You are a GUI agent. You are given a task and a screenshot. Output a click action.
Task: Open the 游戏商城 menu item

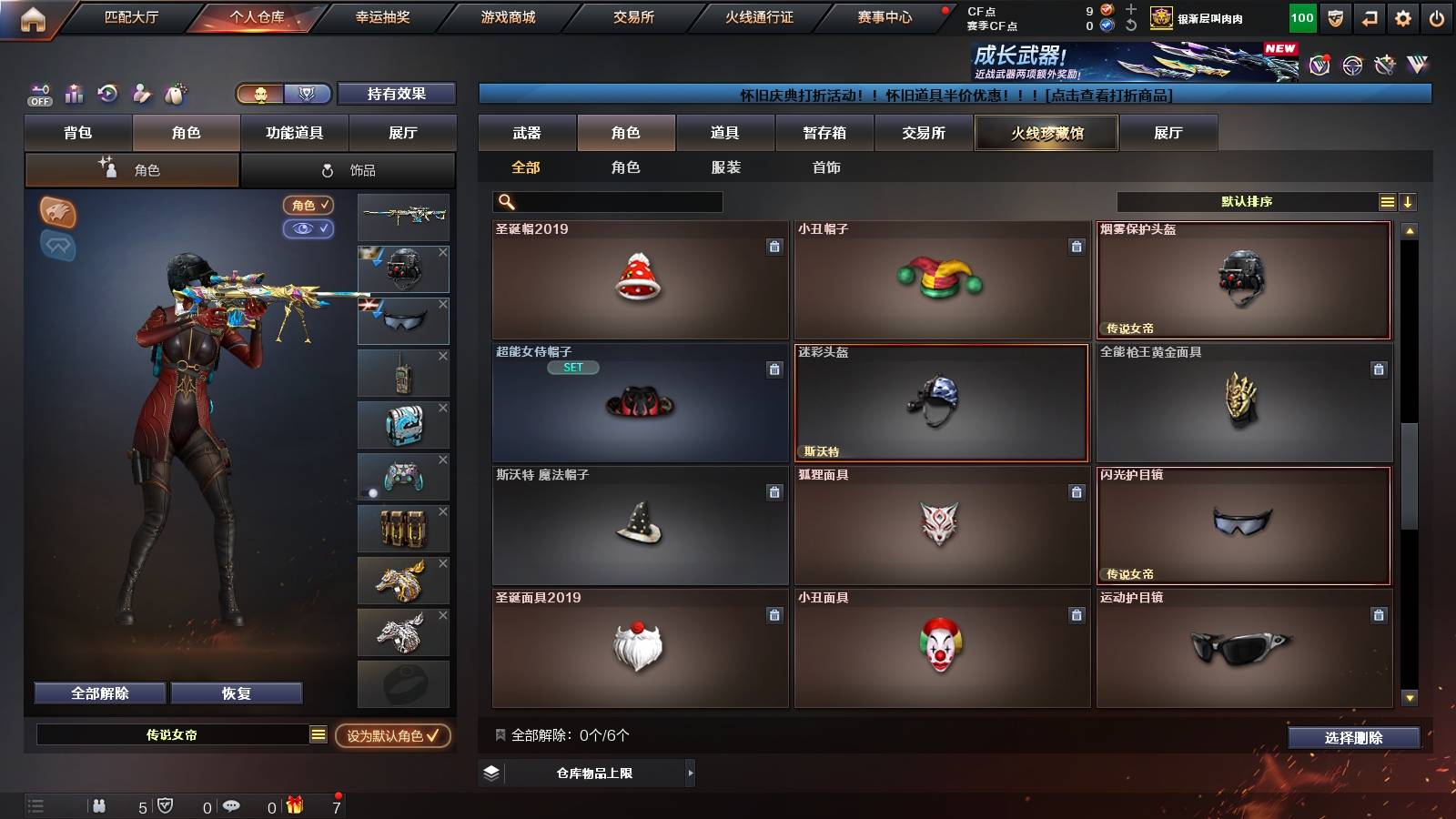506,16
